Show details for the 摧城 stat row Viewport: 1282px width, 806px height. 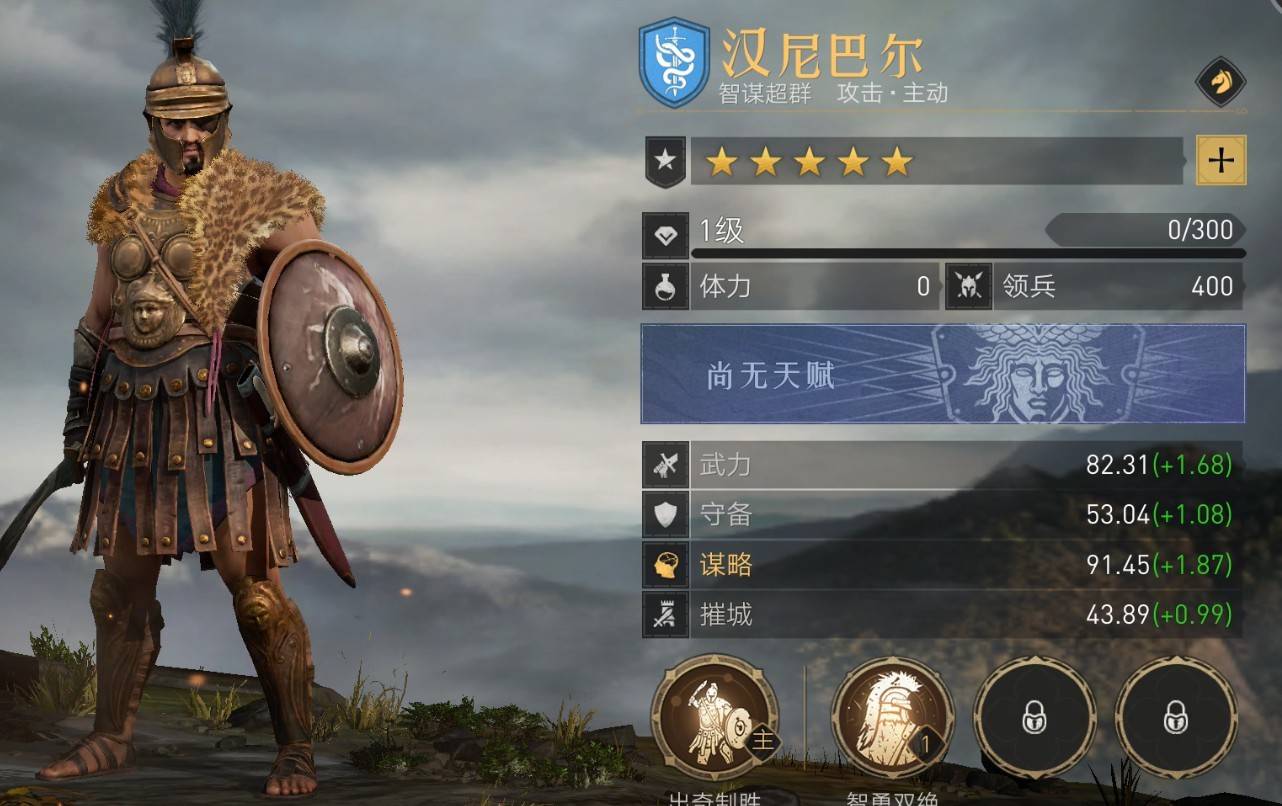(942, 614)
